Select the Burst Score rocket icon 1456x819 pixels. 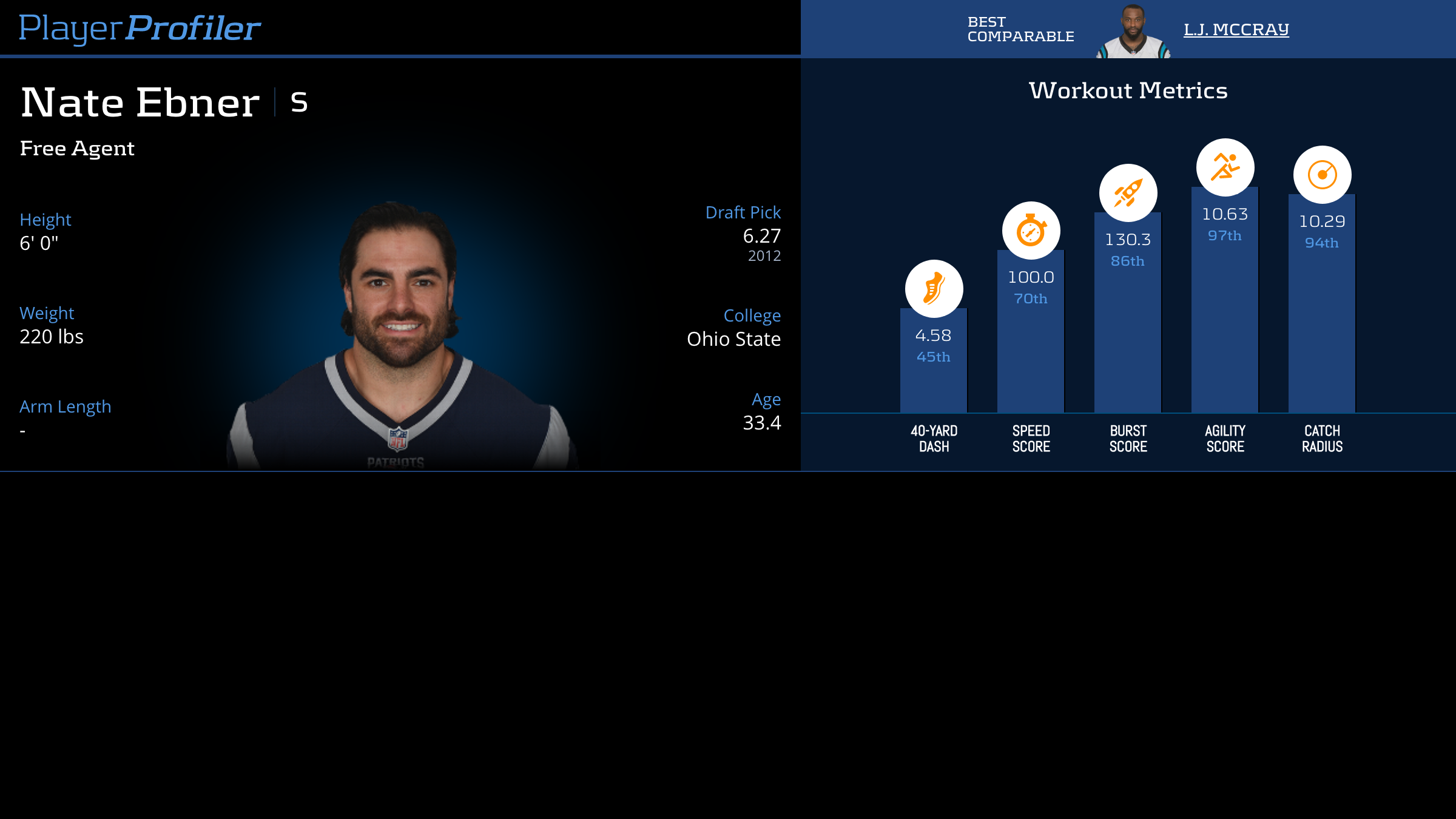(x=1128, y=193)
